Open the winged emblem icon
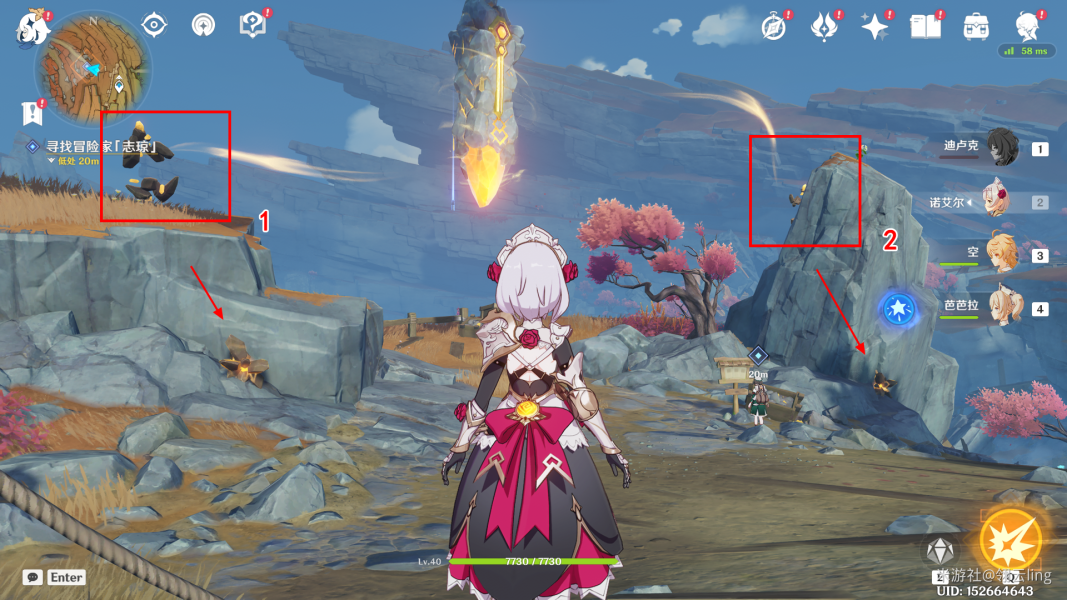The image size is (1067, 600). (x=823, y=26)
